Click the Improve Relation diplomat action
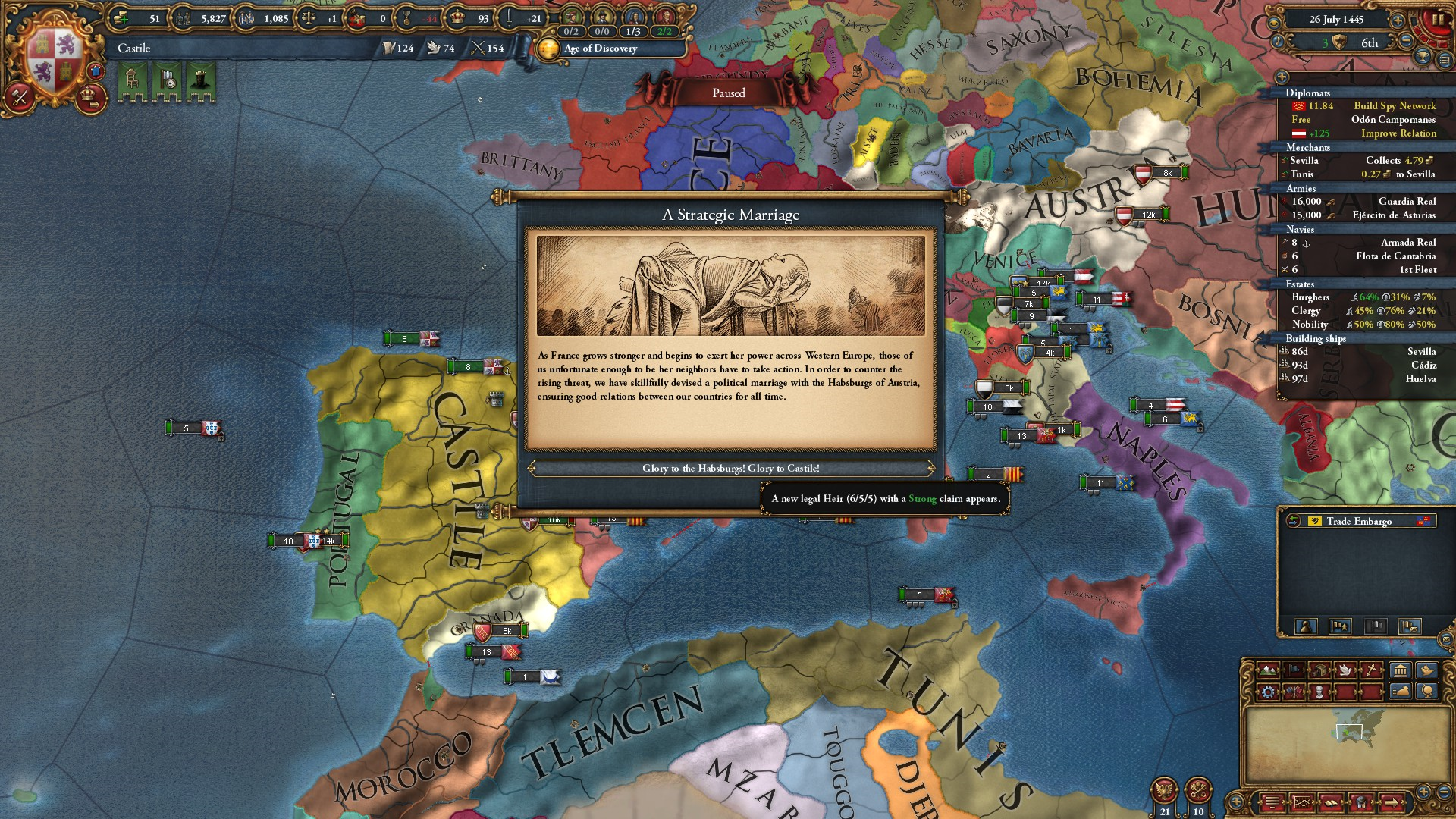This screenshot has width=1456, height=819. coord(1399,133)
